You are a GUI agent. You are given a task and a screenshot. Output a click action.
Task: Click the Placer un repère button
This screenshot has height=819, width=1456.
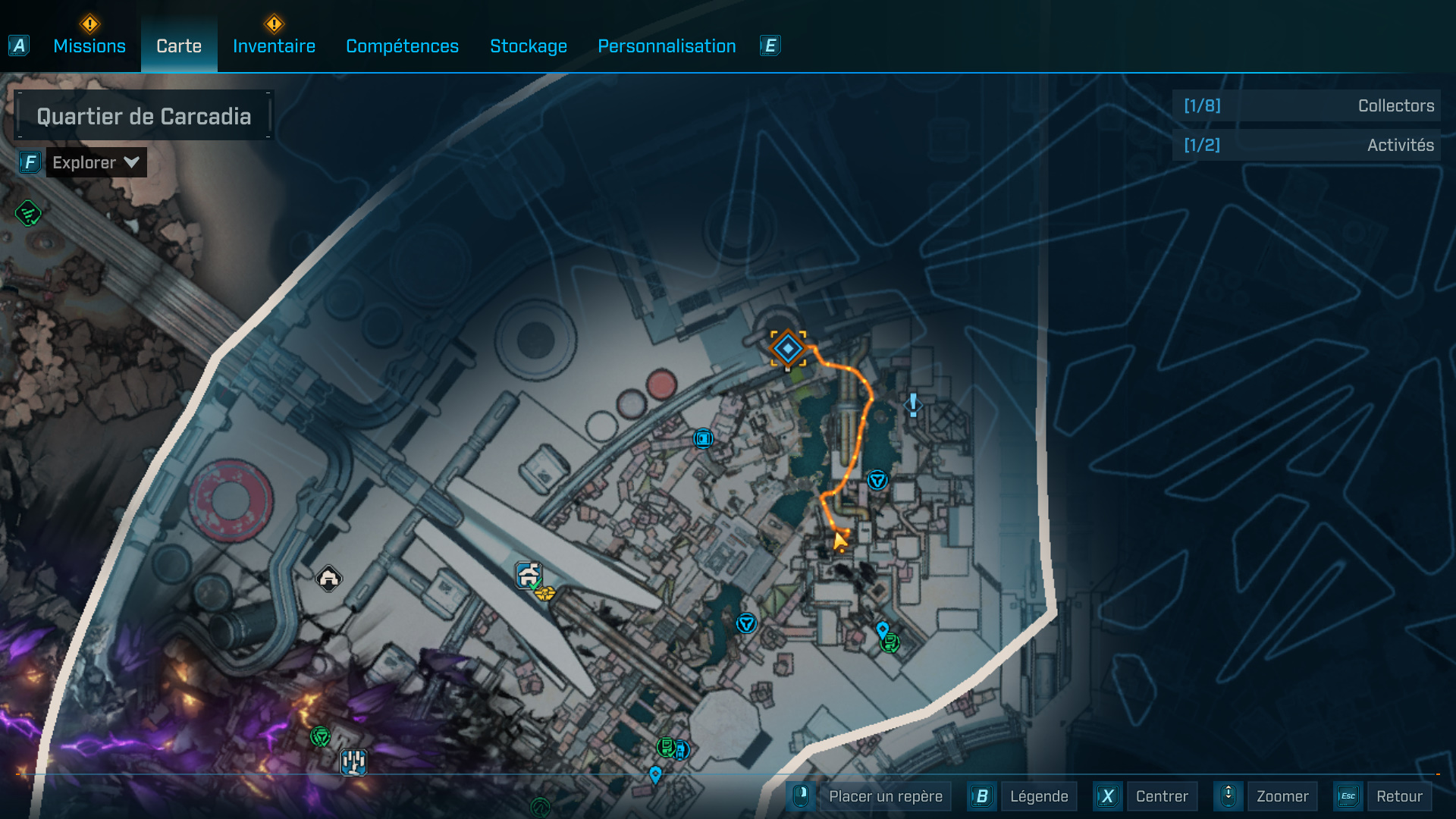(885, 796)
